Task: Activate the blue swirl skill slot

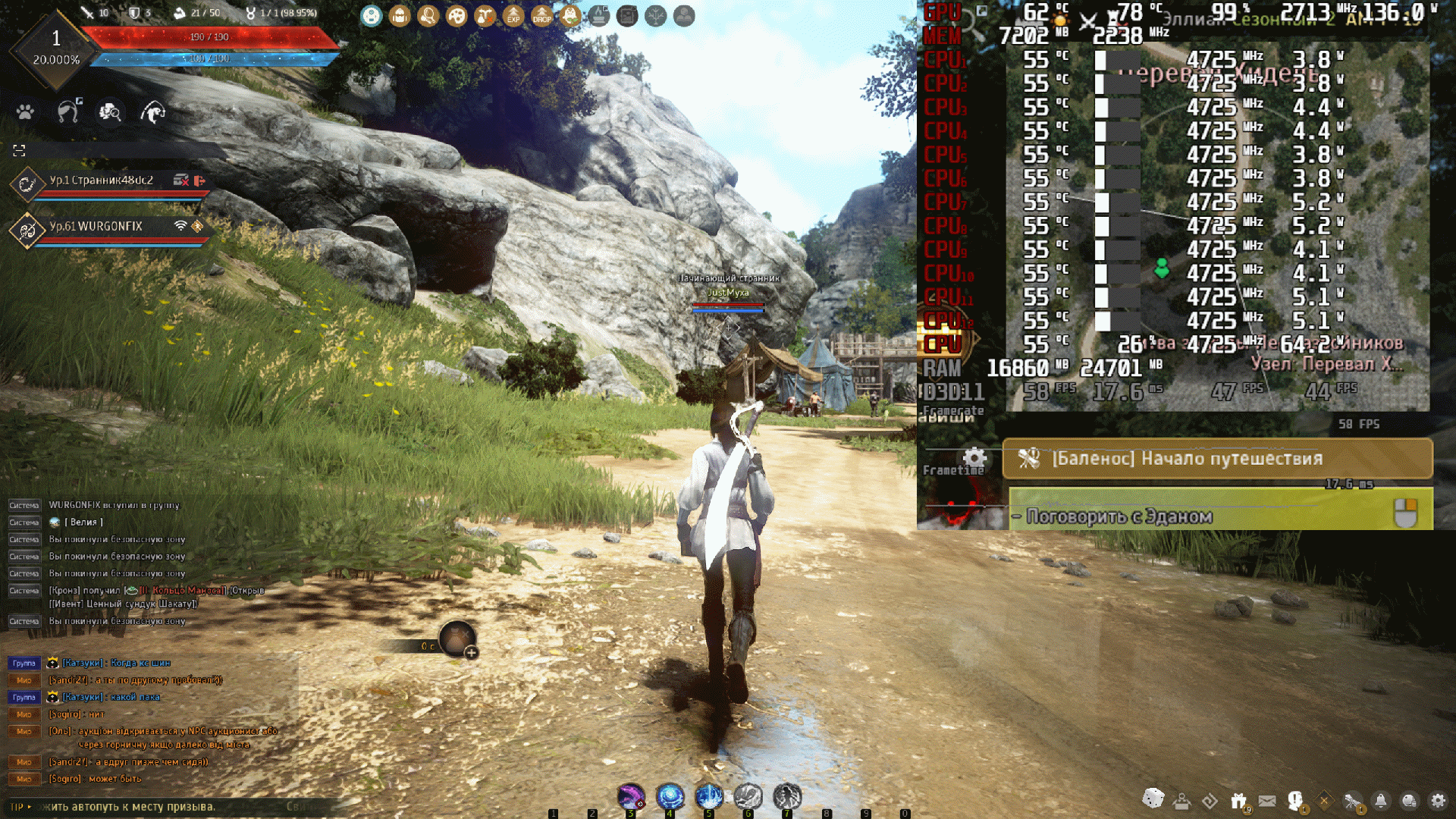Action: pos(670,796)
